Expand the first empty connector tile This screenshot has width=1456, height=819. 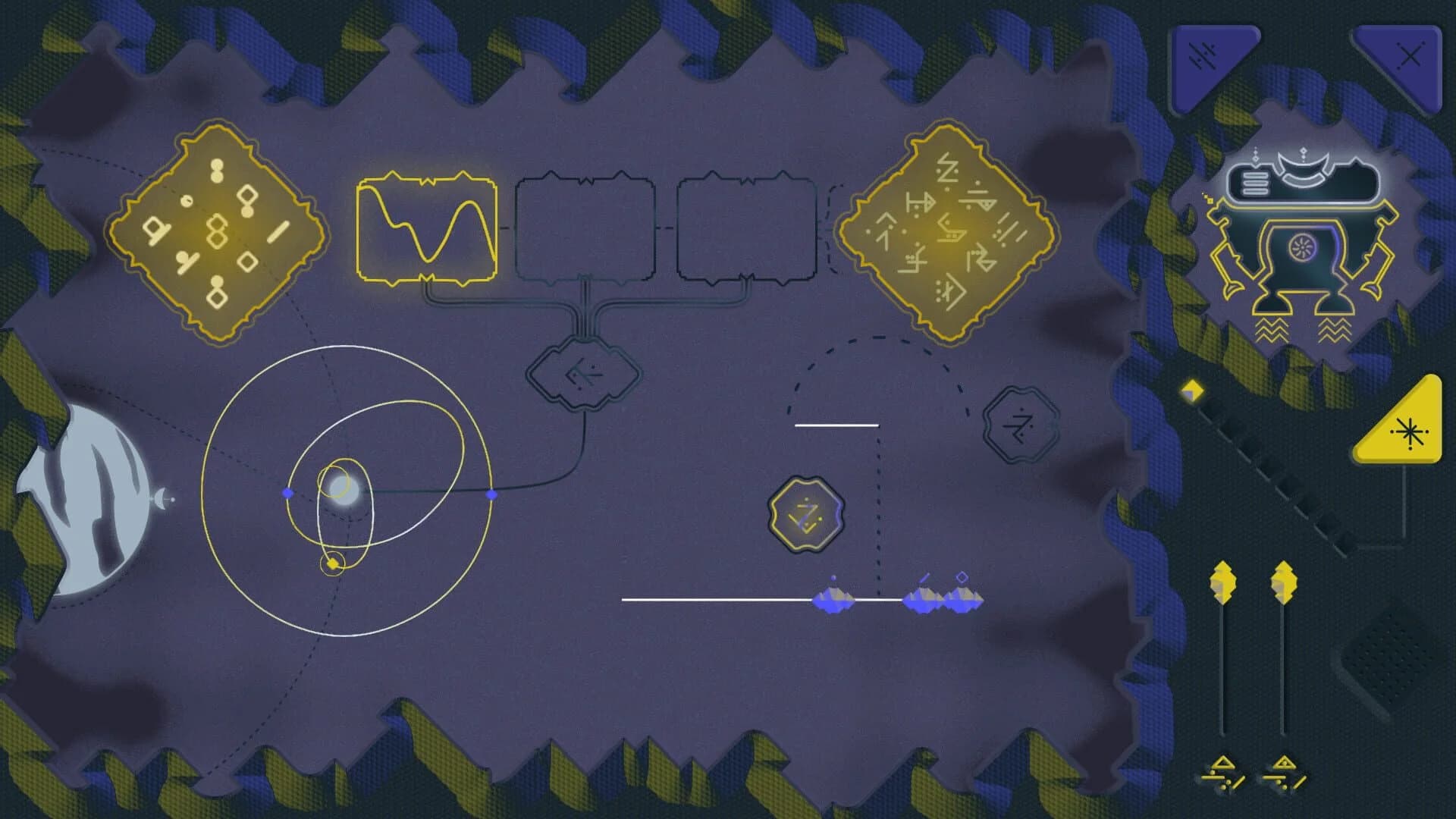(584, 227)
